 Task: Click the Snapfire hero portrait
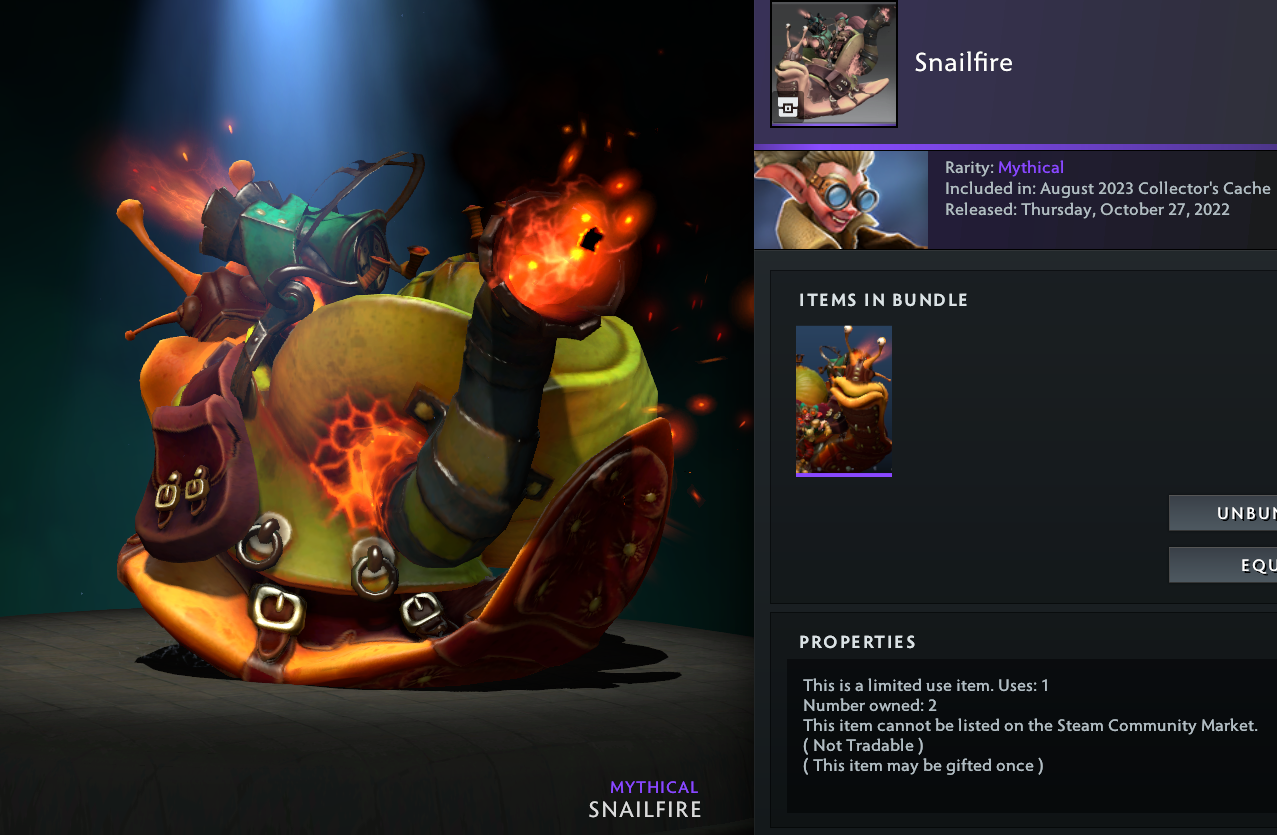point(841,200)
